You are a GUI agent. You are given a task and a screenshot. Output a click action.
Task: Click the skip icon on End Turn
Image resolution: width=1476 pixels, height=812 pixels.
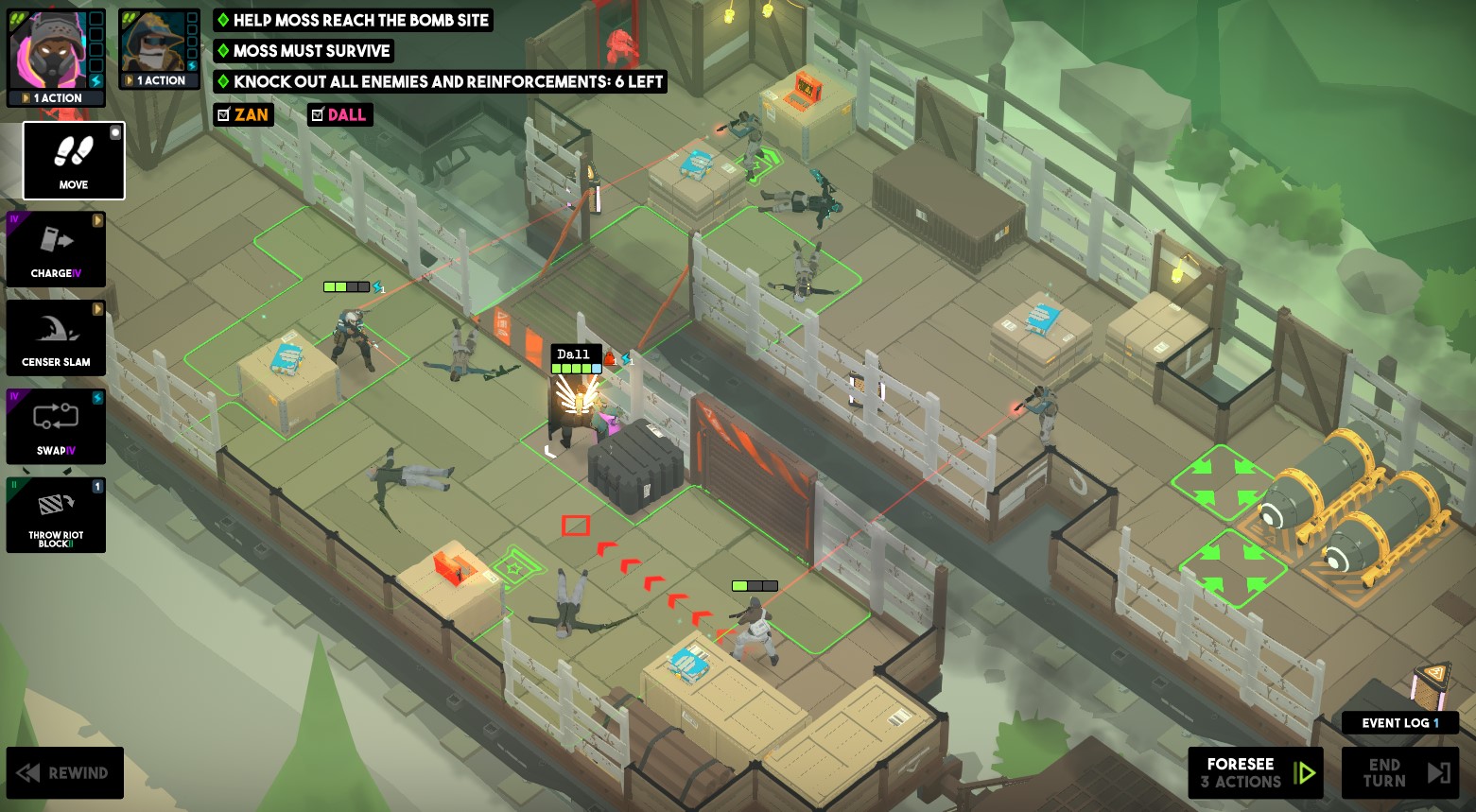(x=1437, y=771)
